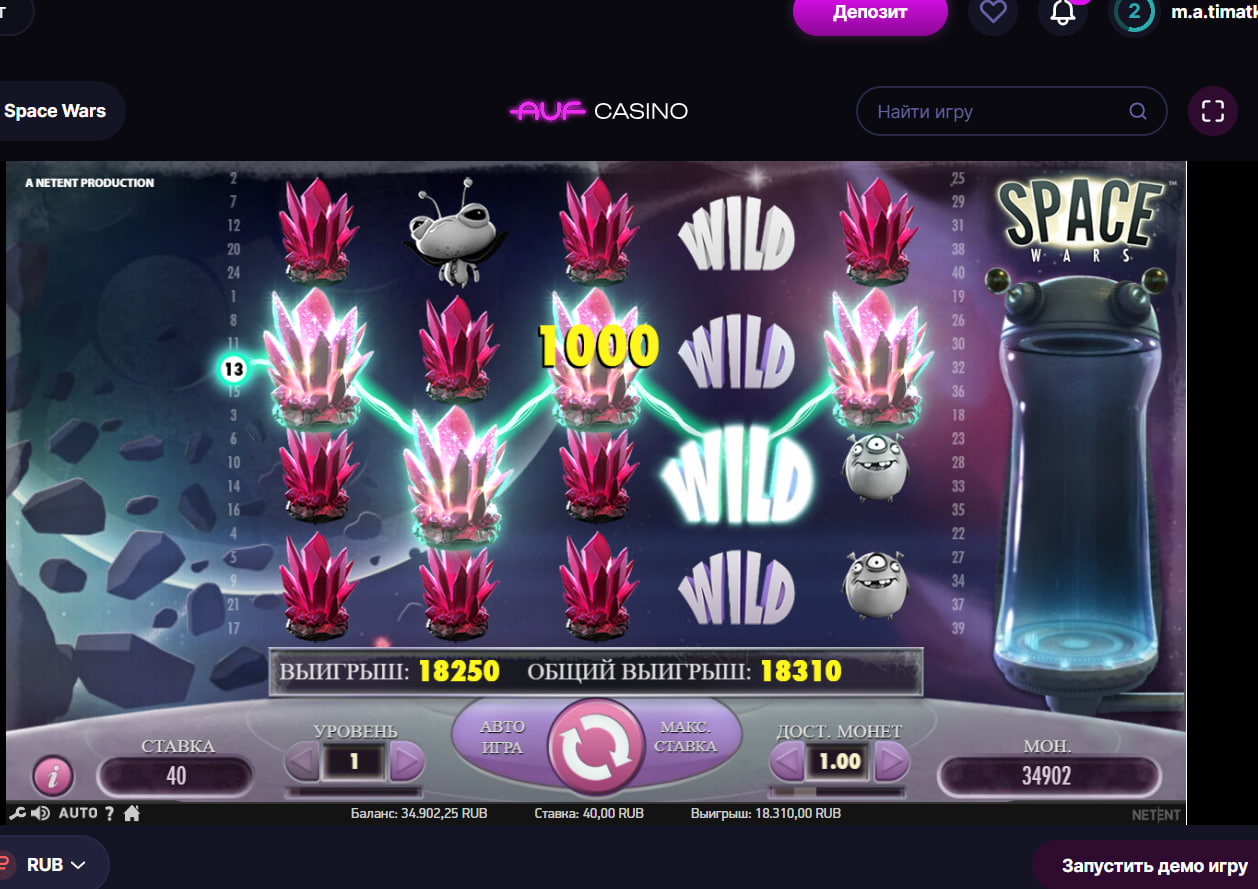
Task: Focus the Найти игру search field
Action: pyautogui.click(x=1000, y=112)
